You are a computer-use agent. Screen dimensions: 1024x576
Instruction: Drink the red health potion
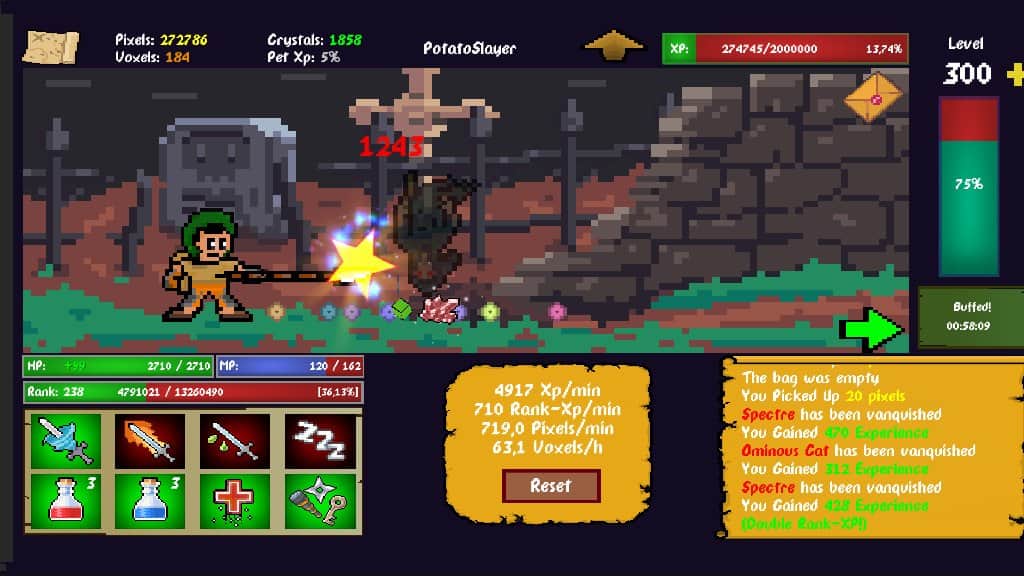(66, 498)
